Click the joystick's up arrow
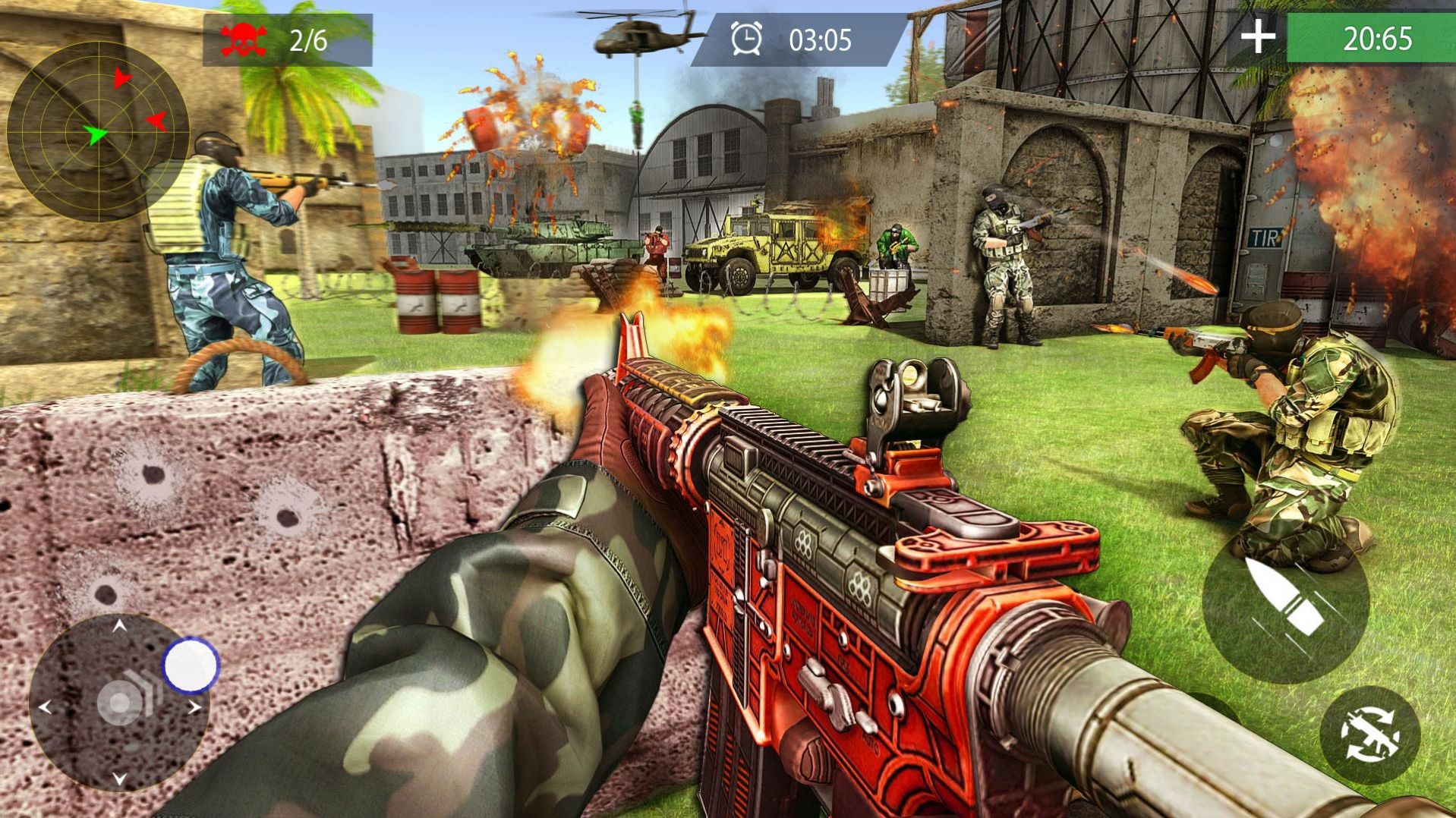 (119, 626)
